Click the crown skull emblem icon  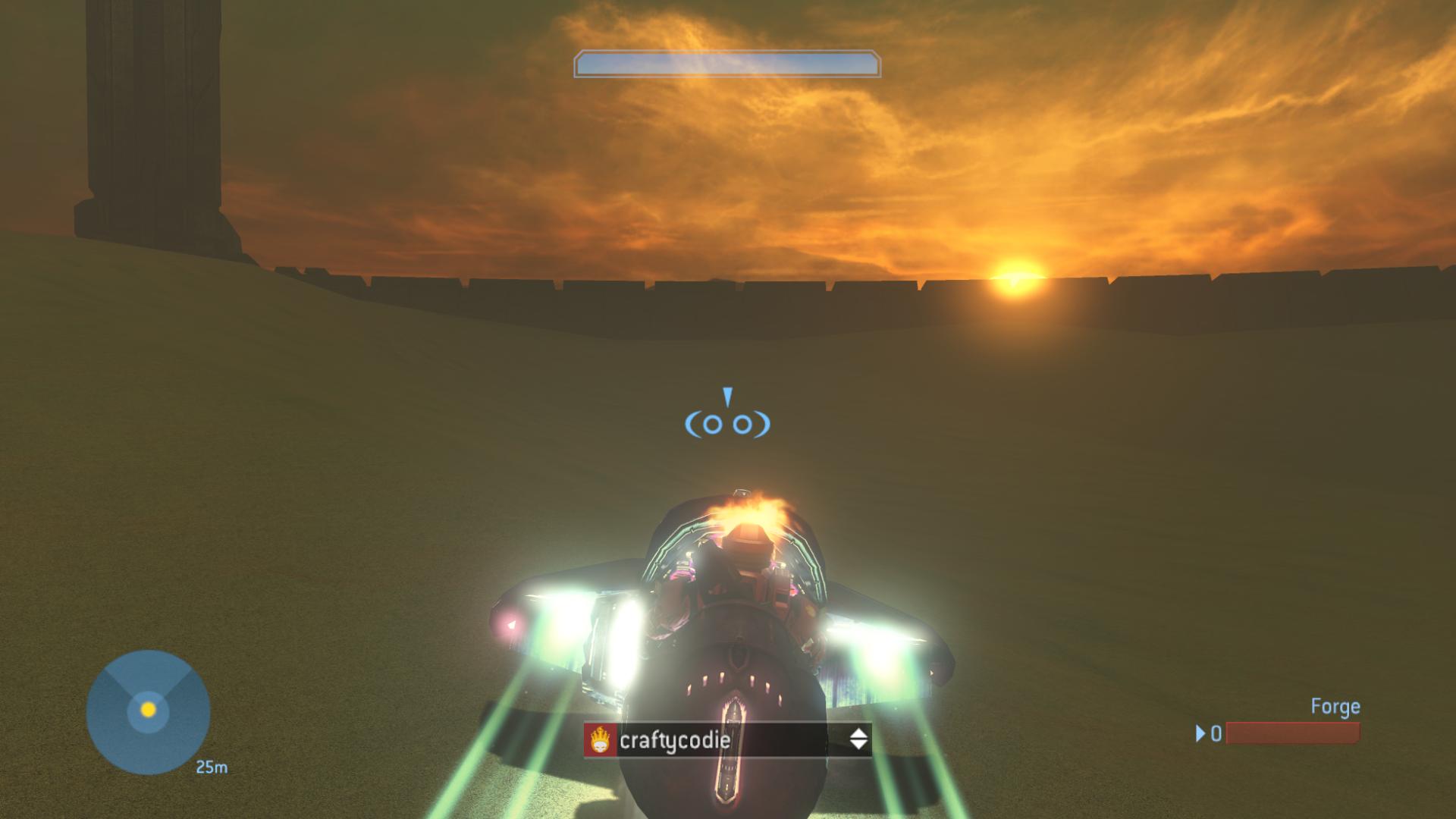point(601,739)
